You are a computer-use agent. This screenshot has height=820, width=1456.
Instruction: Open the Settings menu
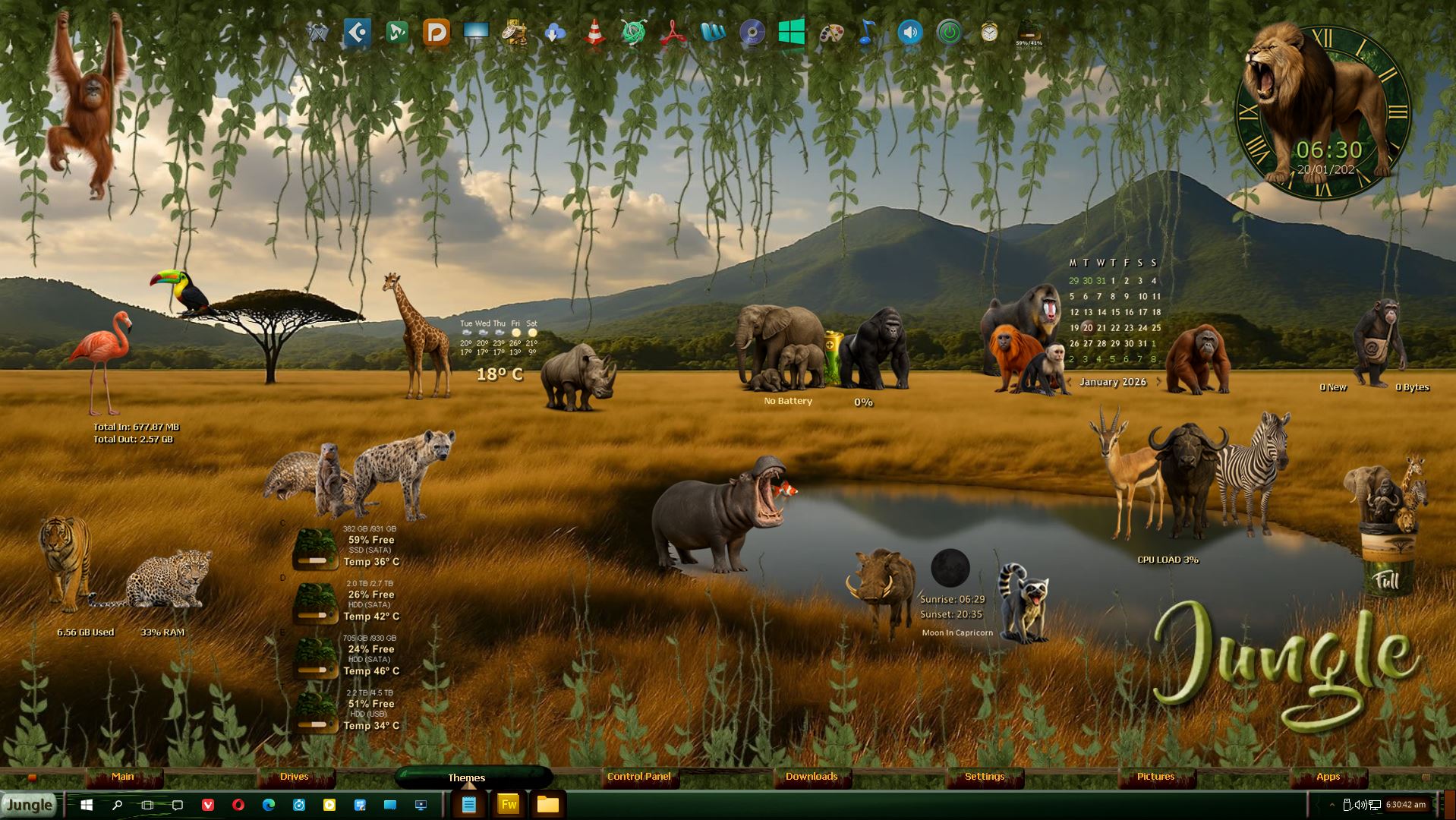985,777
